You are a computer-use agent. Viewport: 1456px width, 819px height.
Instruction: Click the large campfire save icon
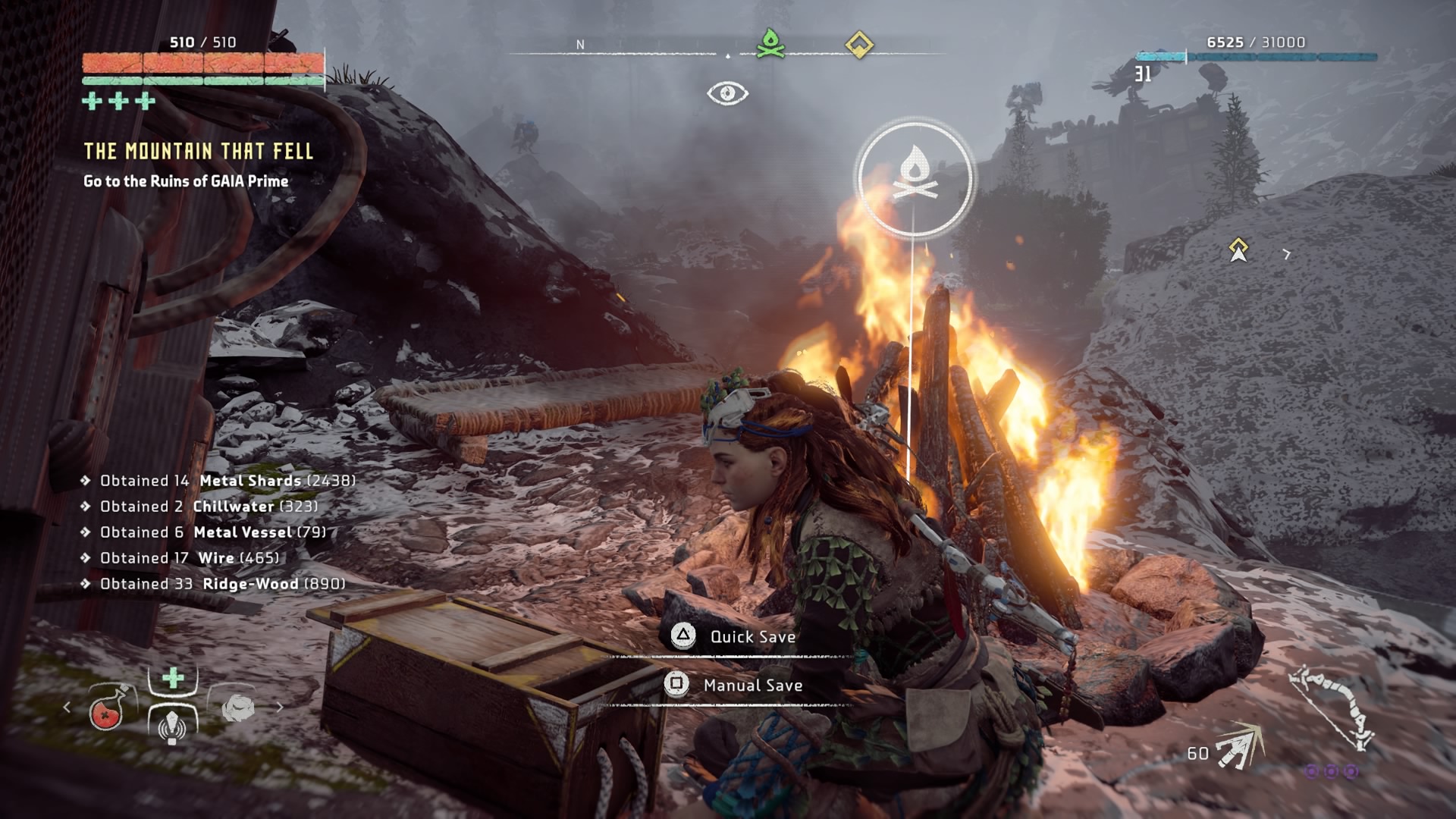point(914,177)
